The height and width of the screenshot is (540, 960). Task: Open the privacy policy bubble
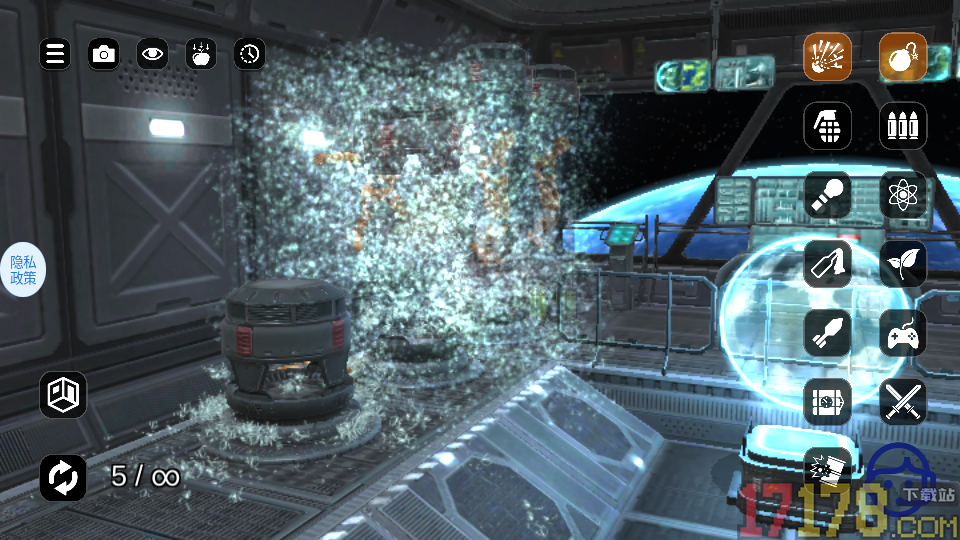click(x=23, y=269)
